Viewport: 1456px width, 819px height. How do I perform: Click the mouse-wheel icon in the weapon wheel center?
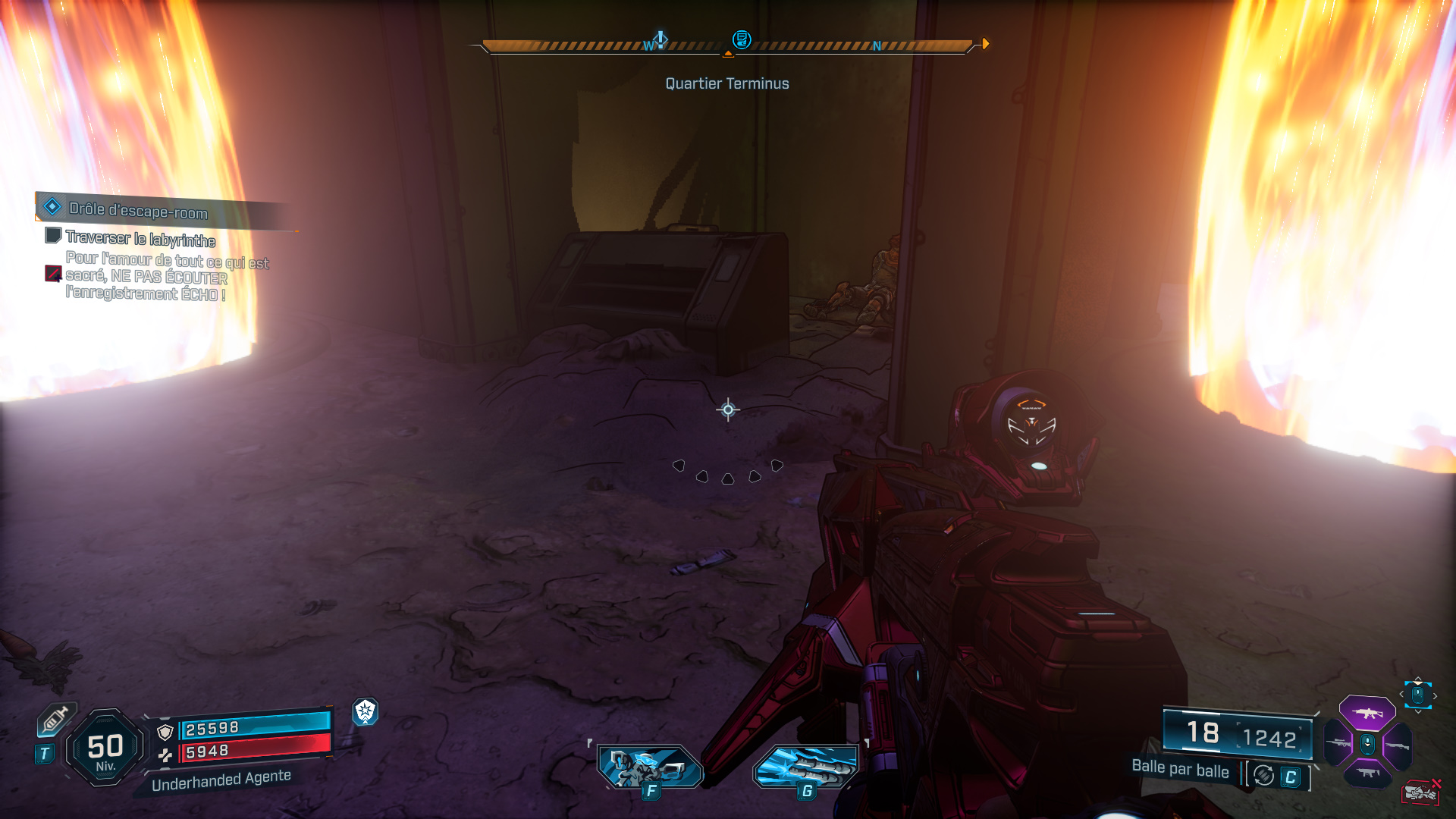[1367, 745]
